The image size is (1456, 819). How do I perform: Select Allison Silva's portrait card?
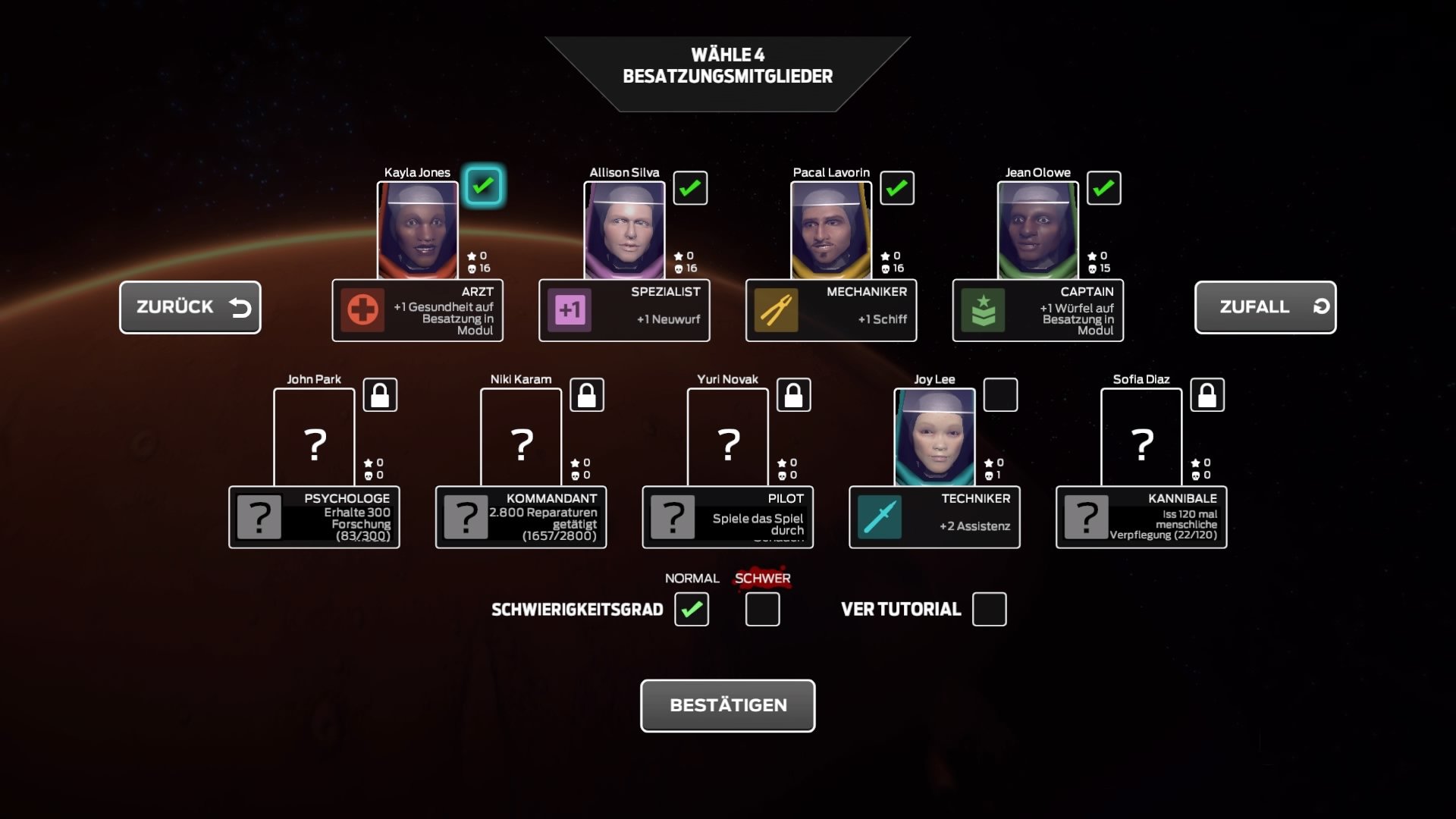625,229
